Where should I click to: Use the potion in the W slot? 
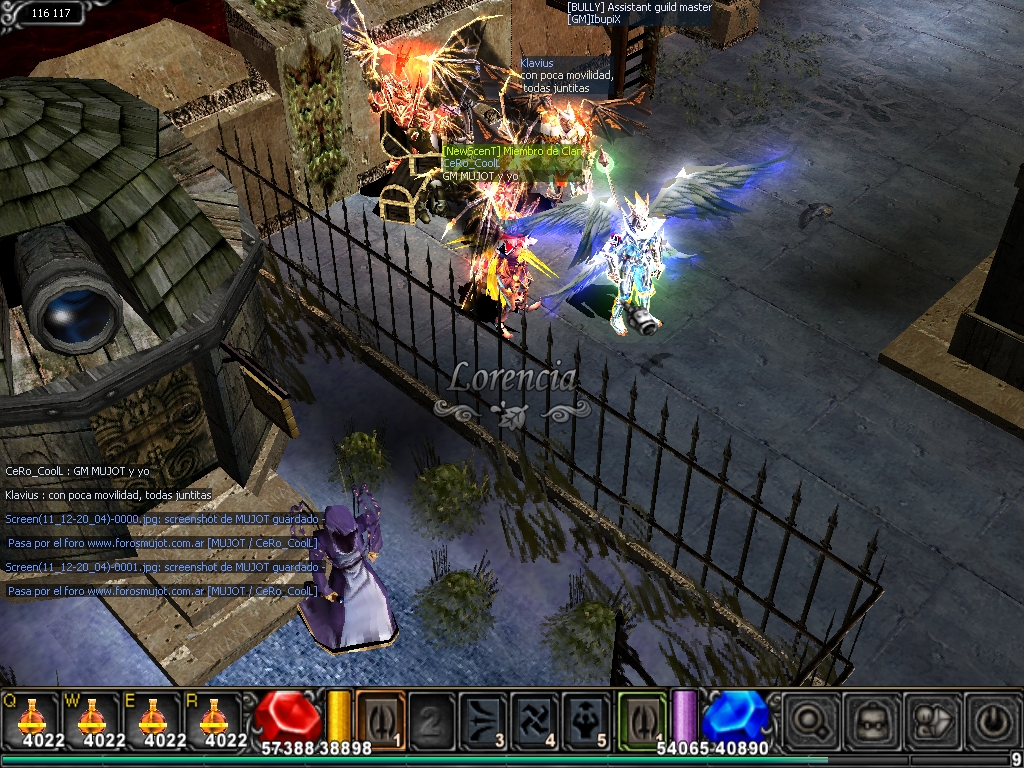pos(93,717)
